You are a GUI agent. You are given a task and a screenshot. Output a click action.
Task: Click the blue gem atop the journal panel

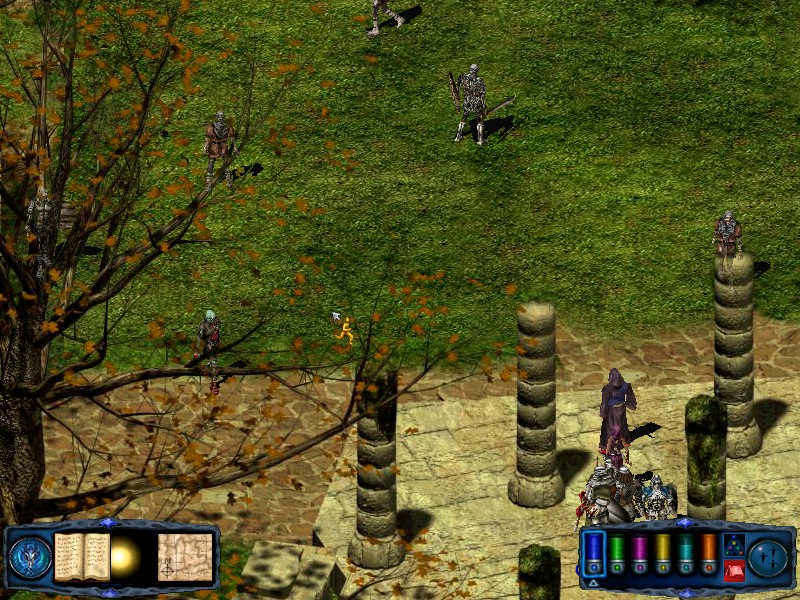(109, 523)
